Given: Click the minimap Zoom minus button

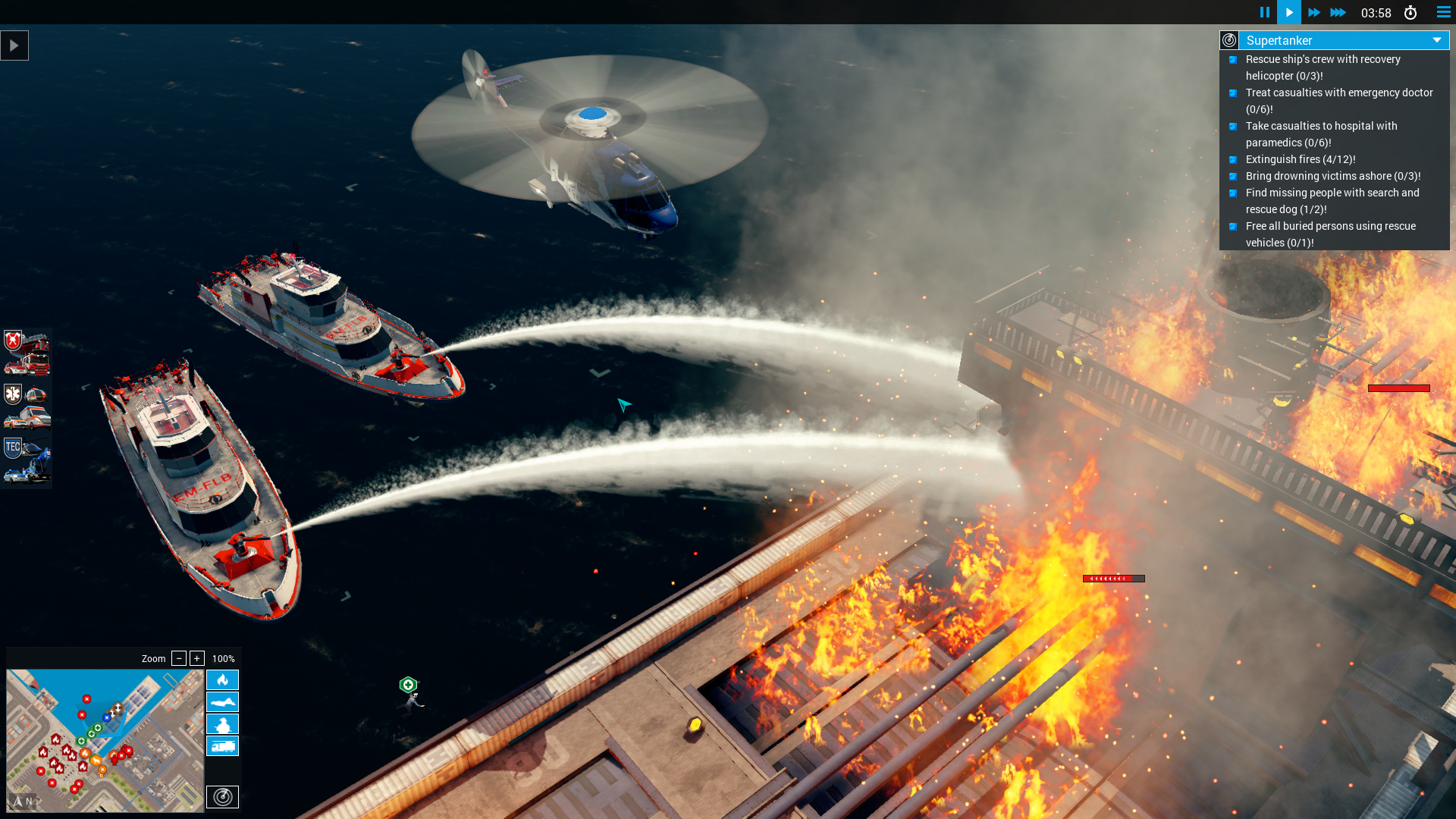Looking at the screenshot, I should [179, 658].
